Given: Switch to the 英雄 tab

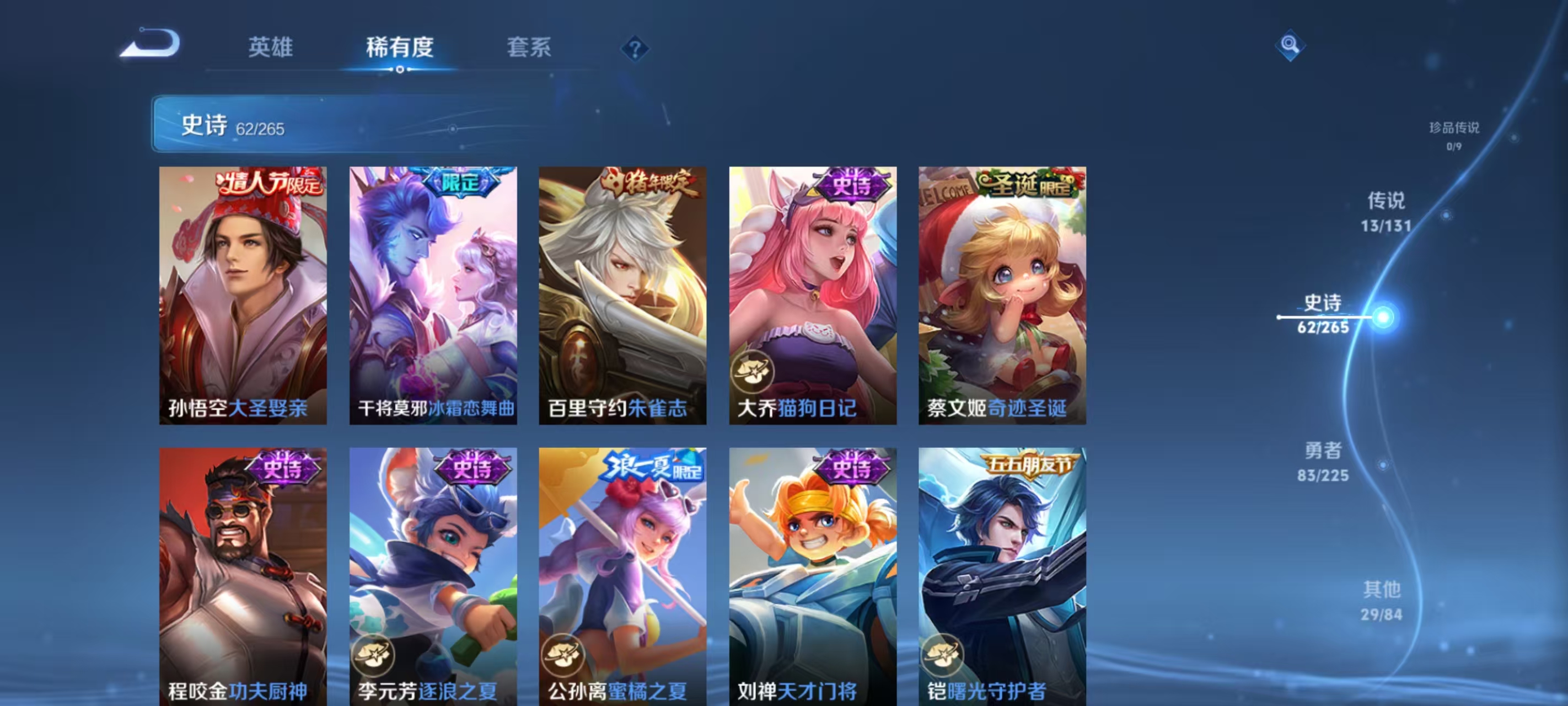Looking at the screenshot, I should 270,49.
